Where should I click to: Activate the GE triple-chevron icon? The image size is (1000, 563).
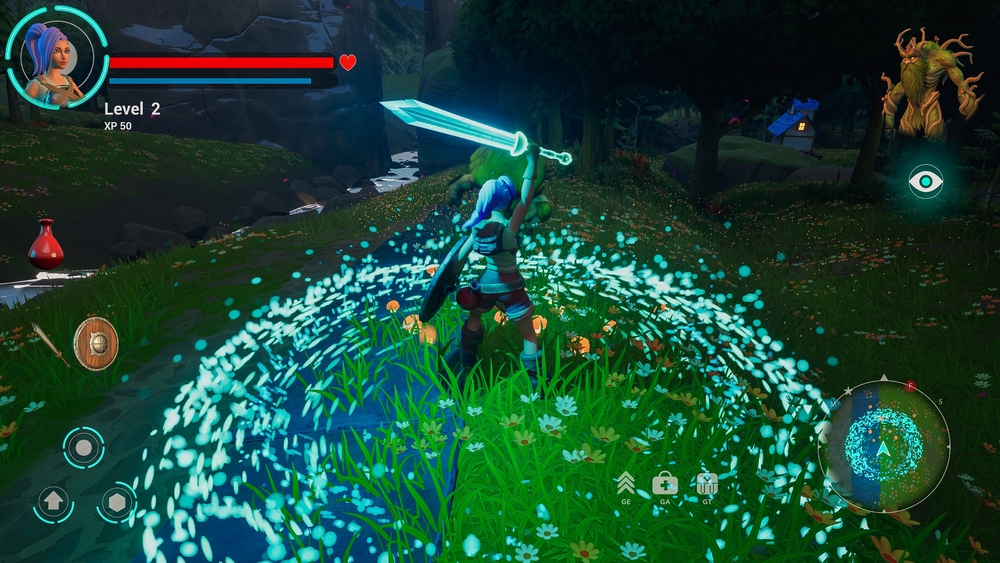point(626,483)
